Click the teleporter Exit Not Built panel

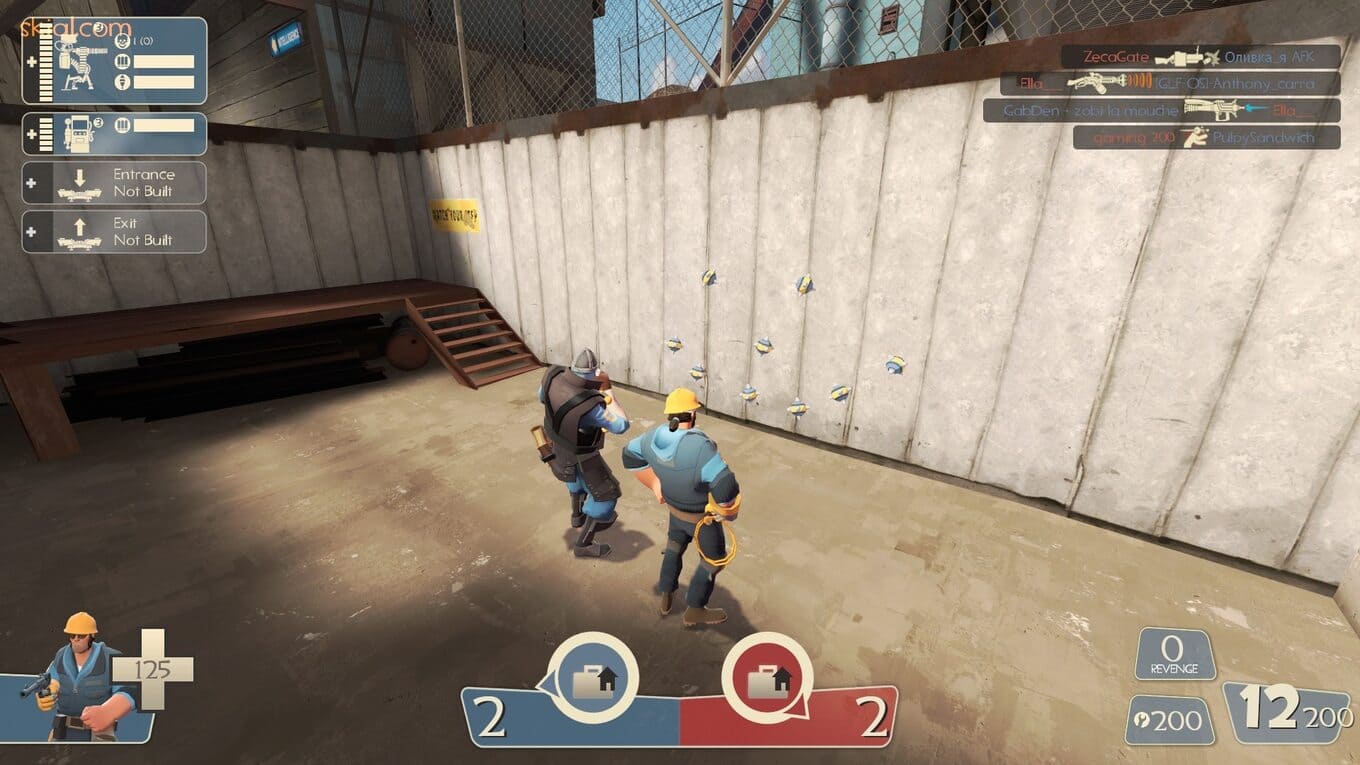pos(114,231)
